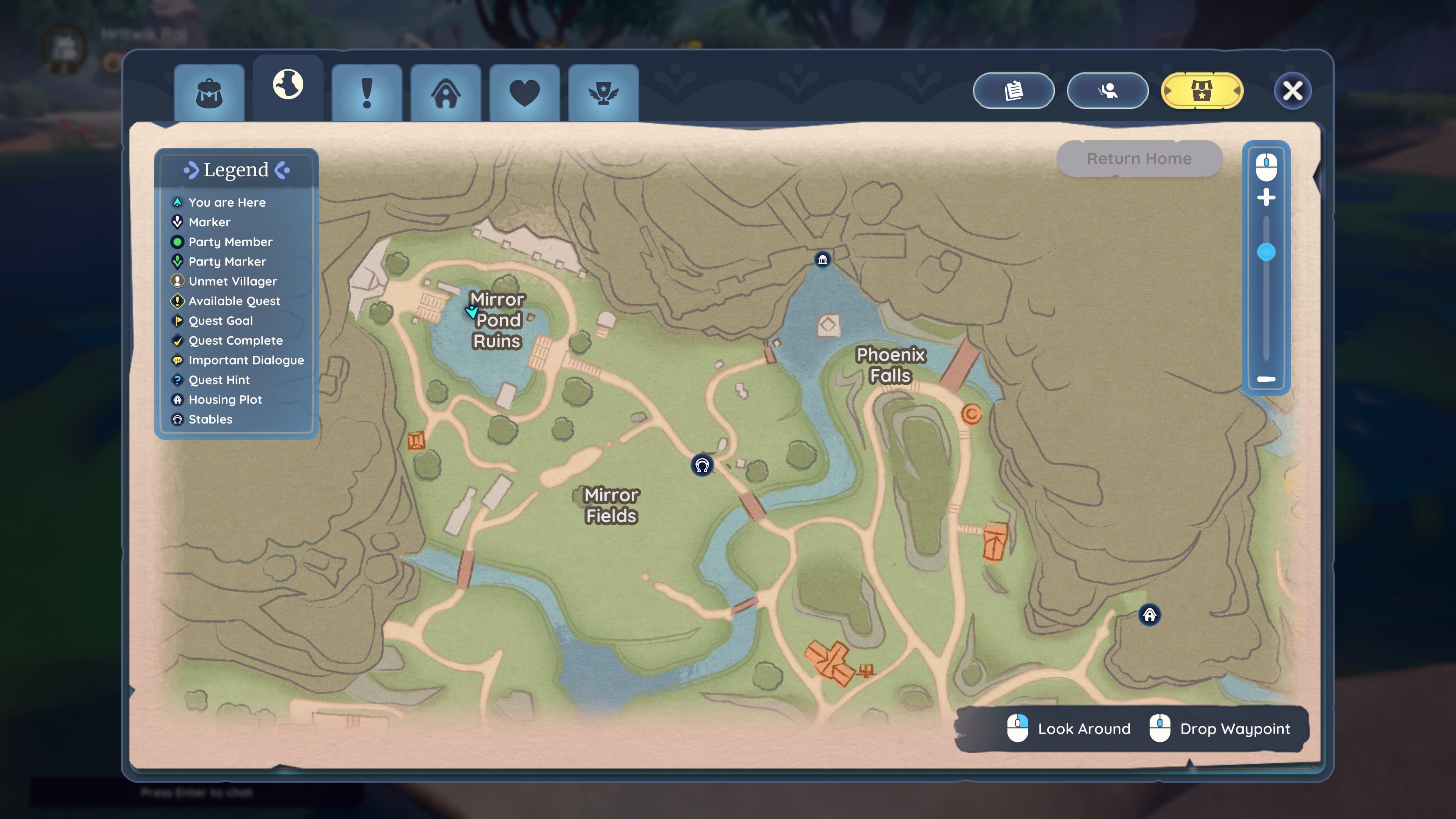Click the social gesture icon beside the journal
The width and height of the screenshot is (1456, 819).
[1107, 91]
